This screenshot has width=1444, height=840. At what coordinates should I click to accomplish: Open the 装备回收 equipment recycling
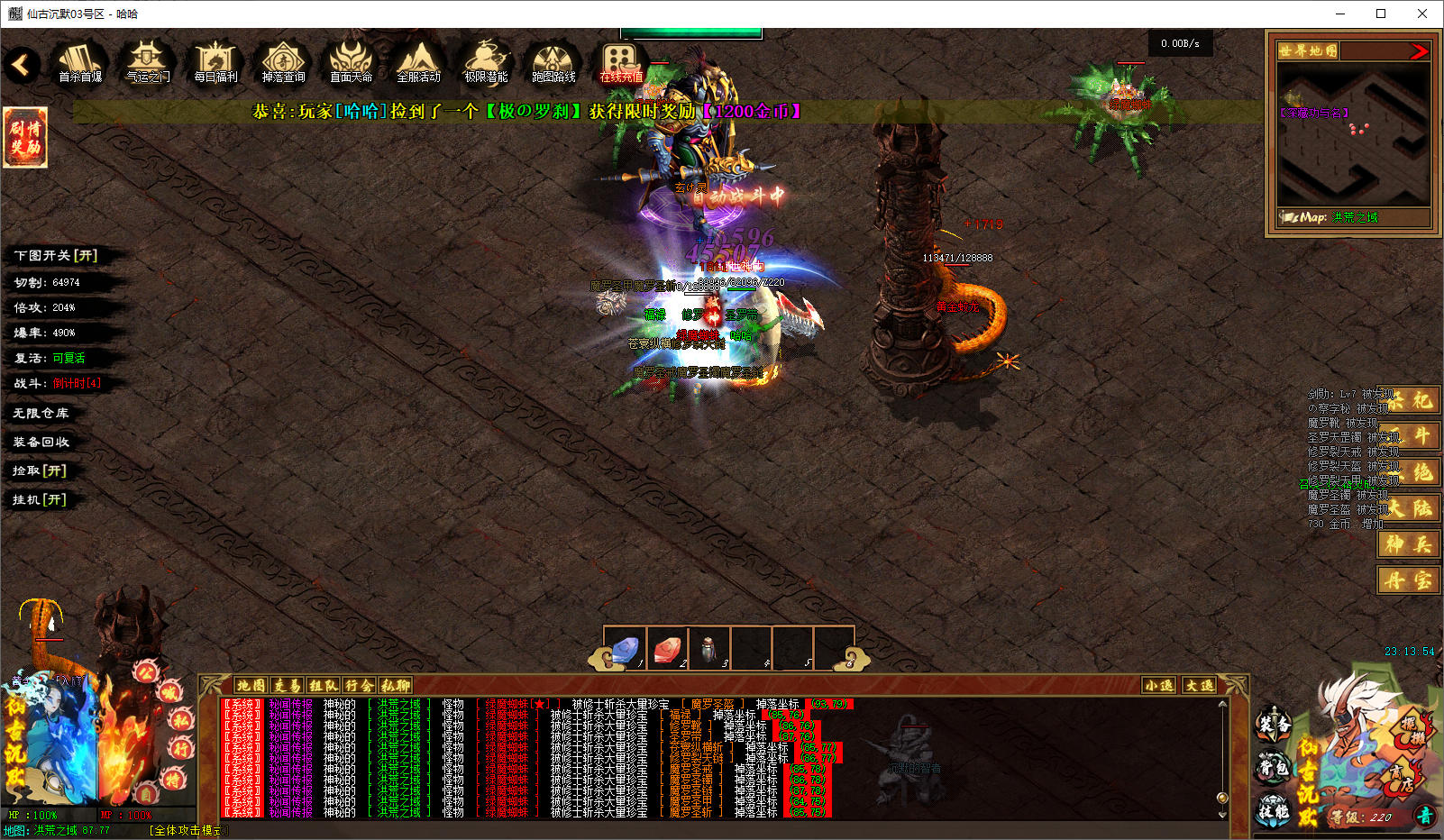[41, 442]
